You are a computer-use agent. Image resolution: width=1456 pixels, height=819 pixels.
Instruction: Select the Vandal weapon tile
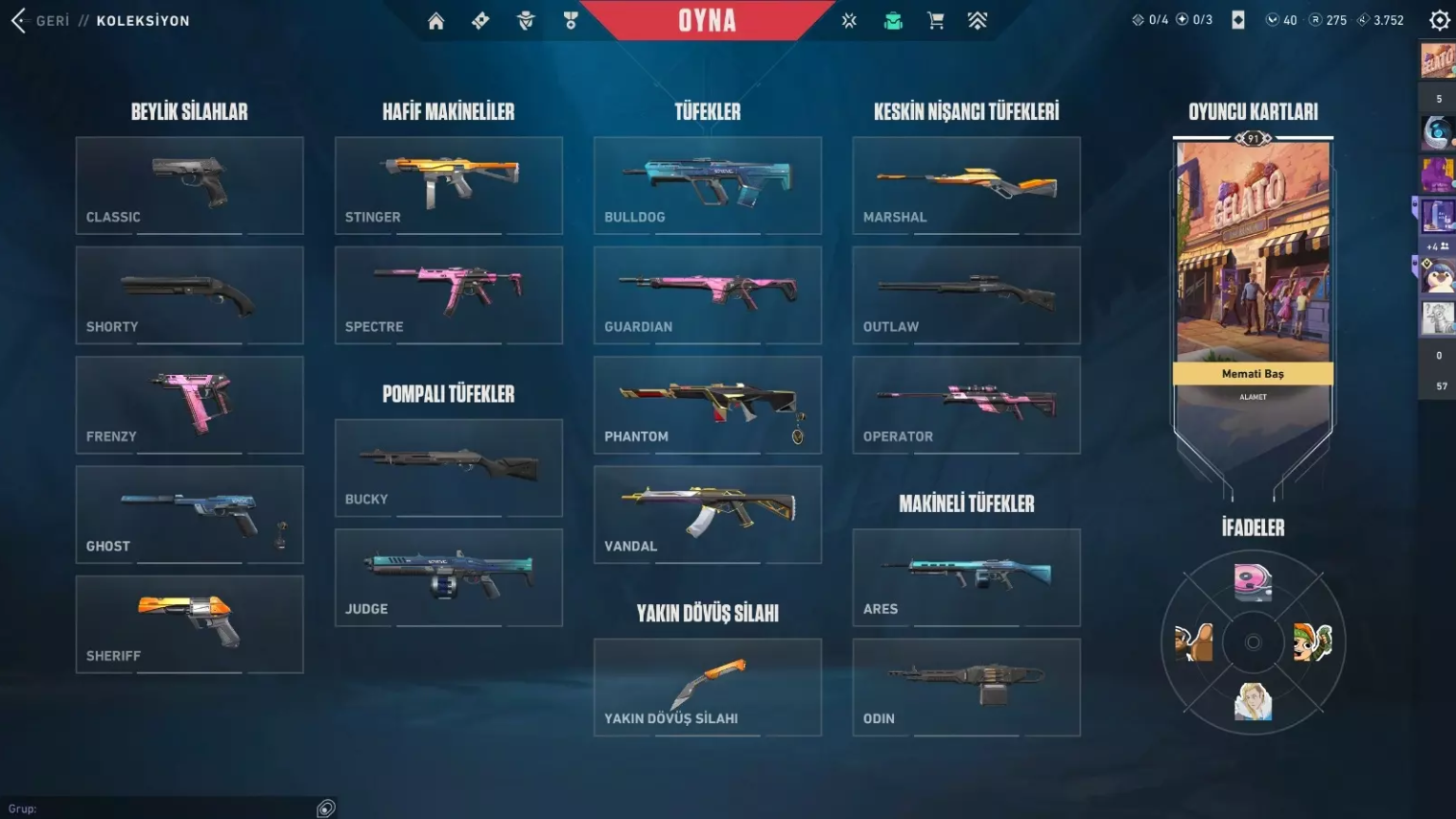coord(707,515)
